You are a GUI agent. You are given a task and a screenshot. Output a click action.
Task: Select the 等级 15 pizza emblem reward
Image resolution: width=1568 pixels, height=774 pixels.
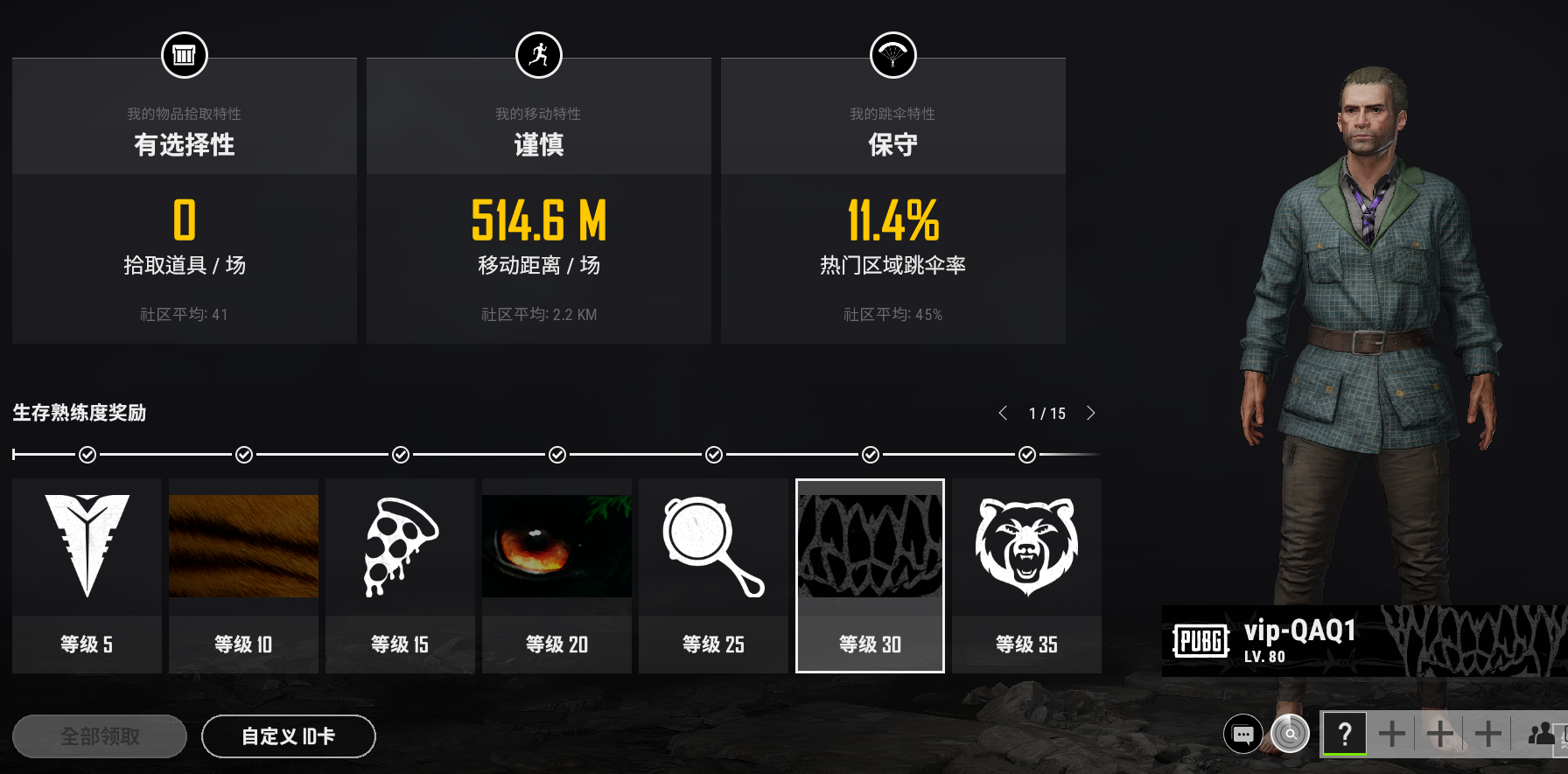tap(400, 575)
